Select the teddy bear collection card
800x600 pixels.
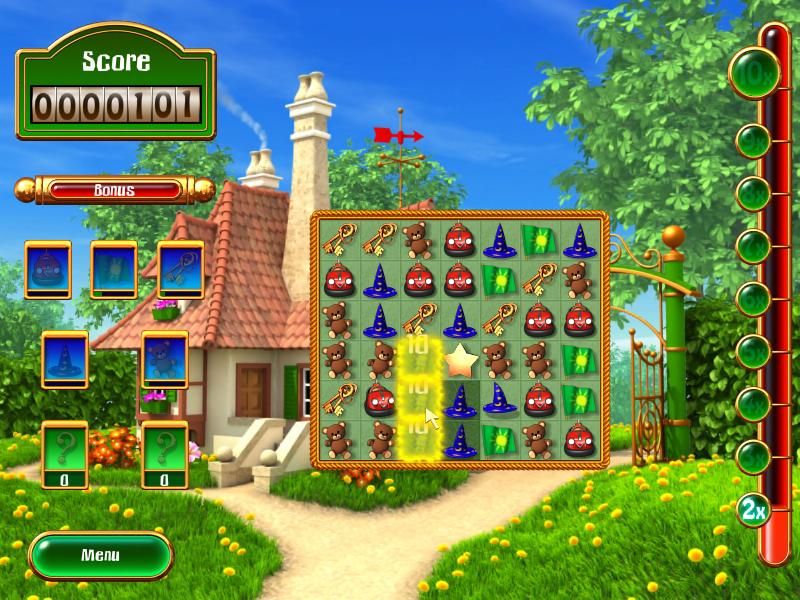pos(164,360)
